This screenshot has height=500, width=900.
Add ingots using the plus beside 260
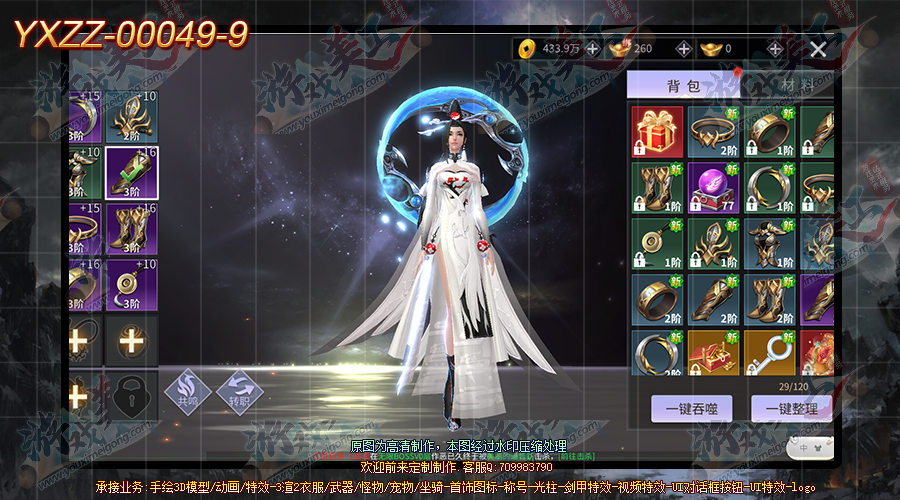click(x=684, y=48)
